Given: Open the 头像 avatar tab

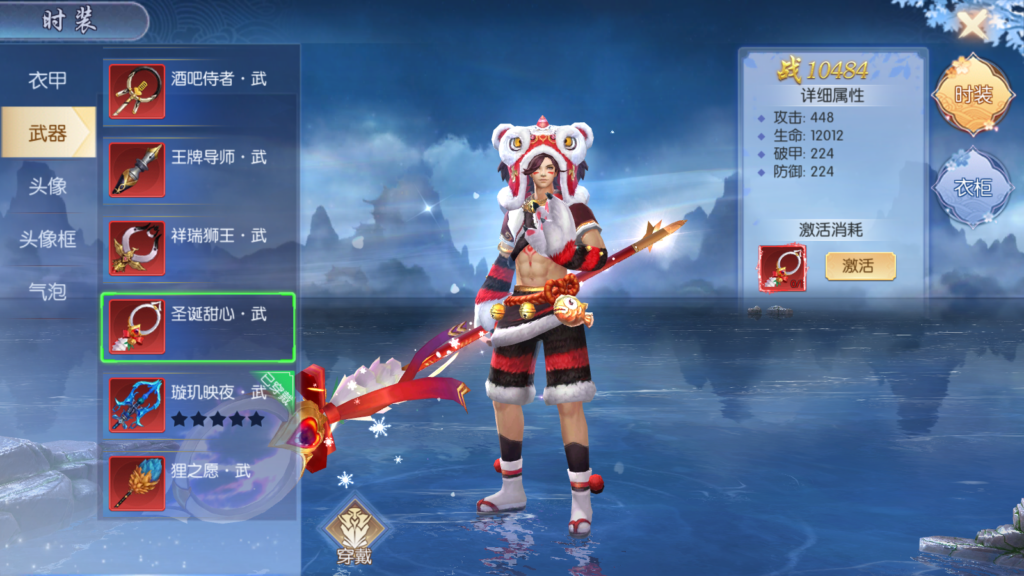Looking at the screenshot, I should click(x=47, y=186).
